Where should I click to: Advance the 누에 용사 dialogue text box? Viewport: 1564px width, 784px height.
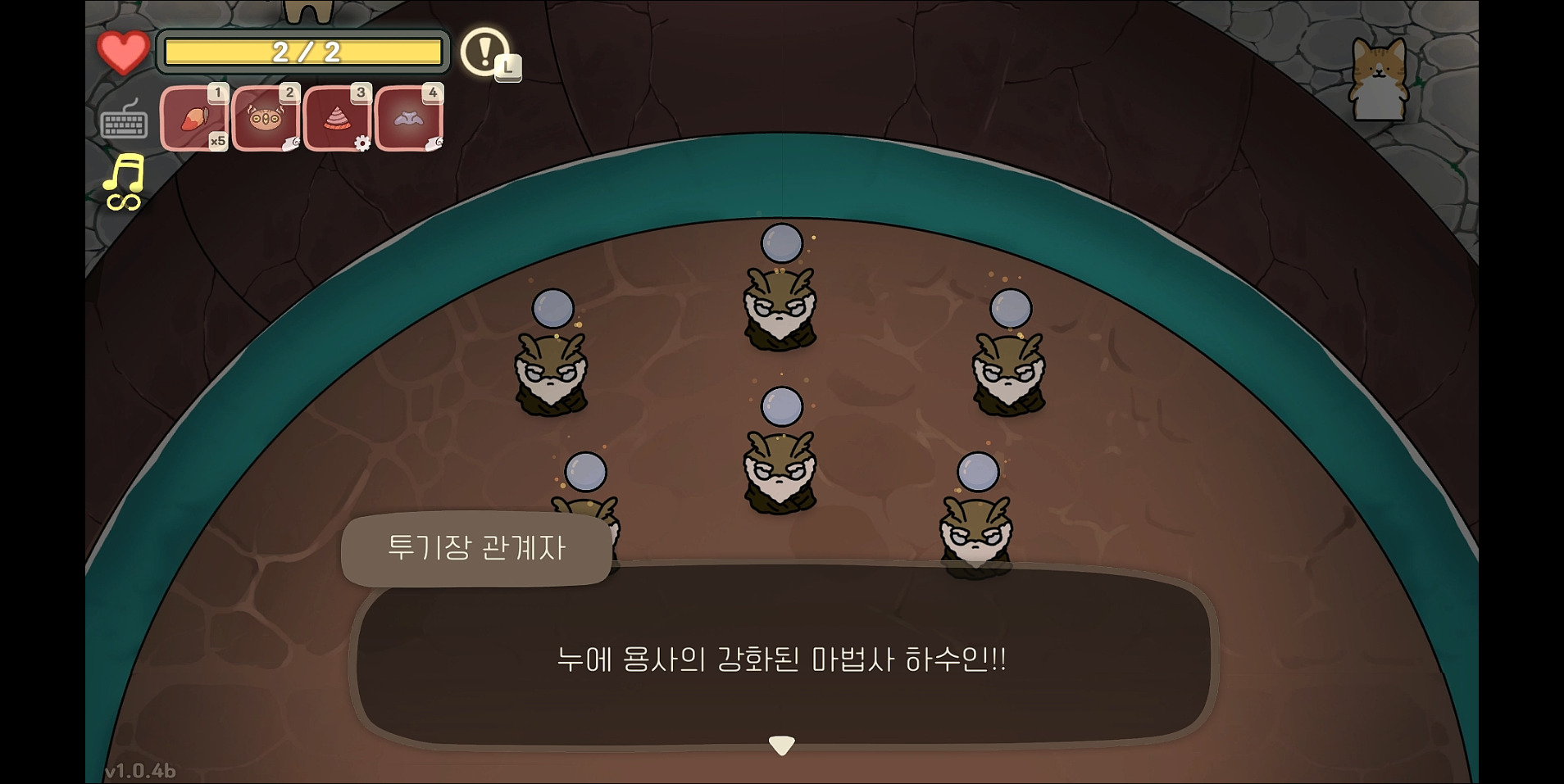tap(783, 659)
